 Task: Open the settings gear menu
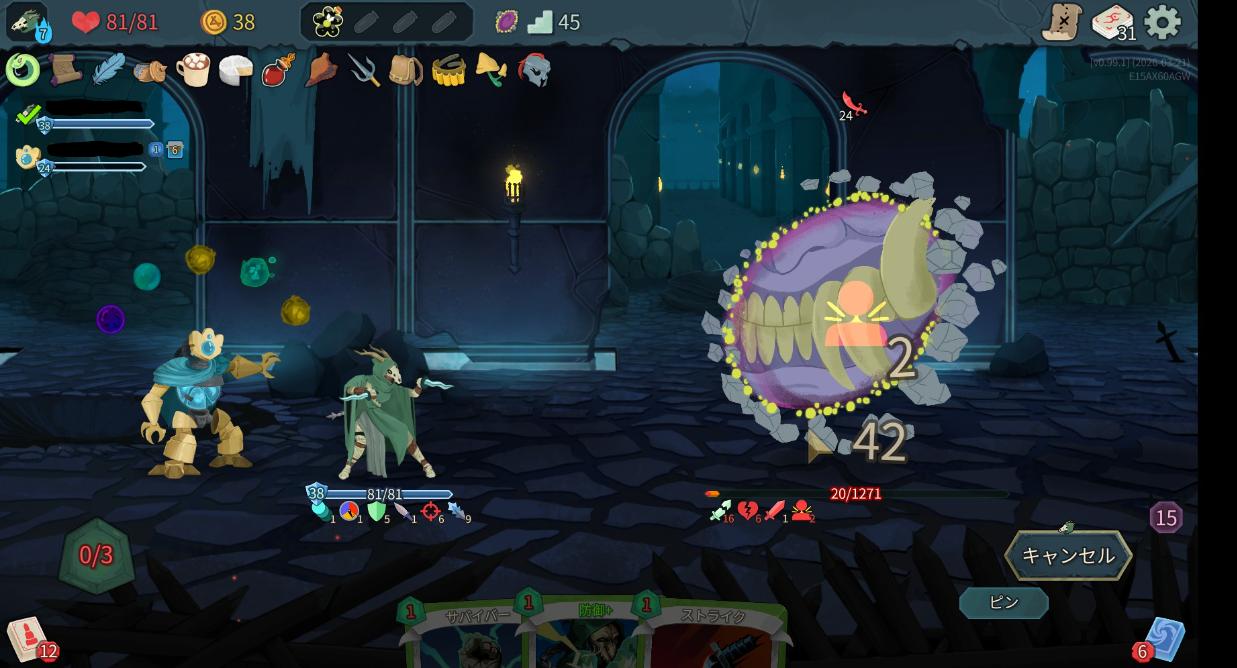point(1162,22)
